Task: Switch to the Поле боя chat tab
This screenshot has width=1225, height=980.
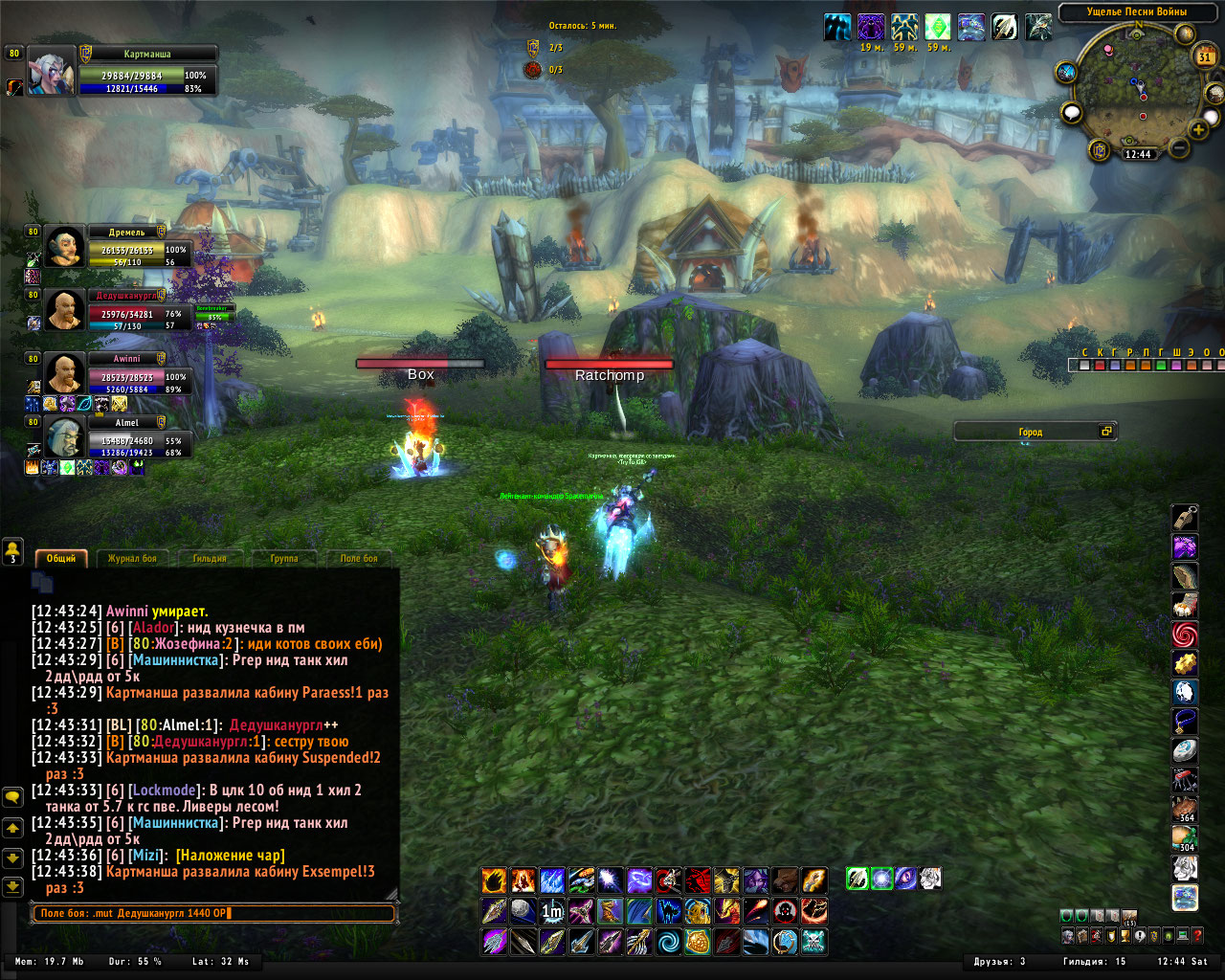Action: (x=359, y=558)
